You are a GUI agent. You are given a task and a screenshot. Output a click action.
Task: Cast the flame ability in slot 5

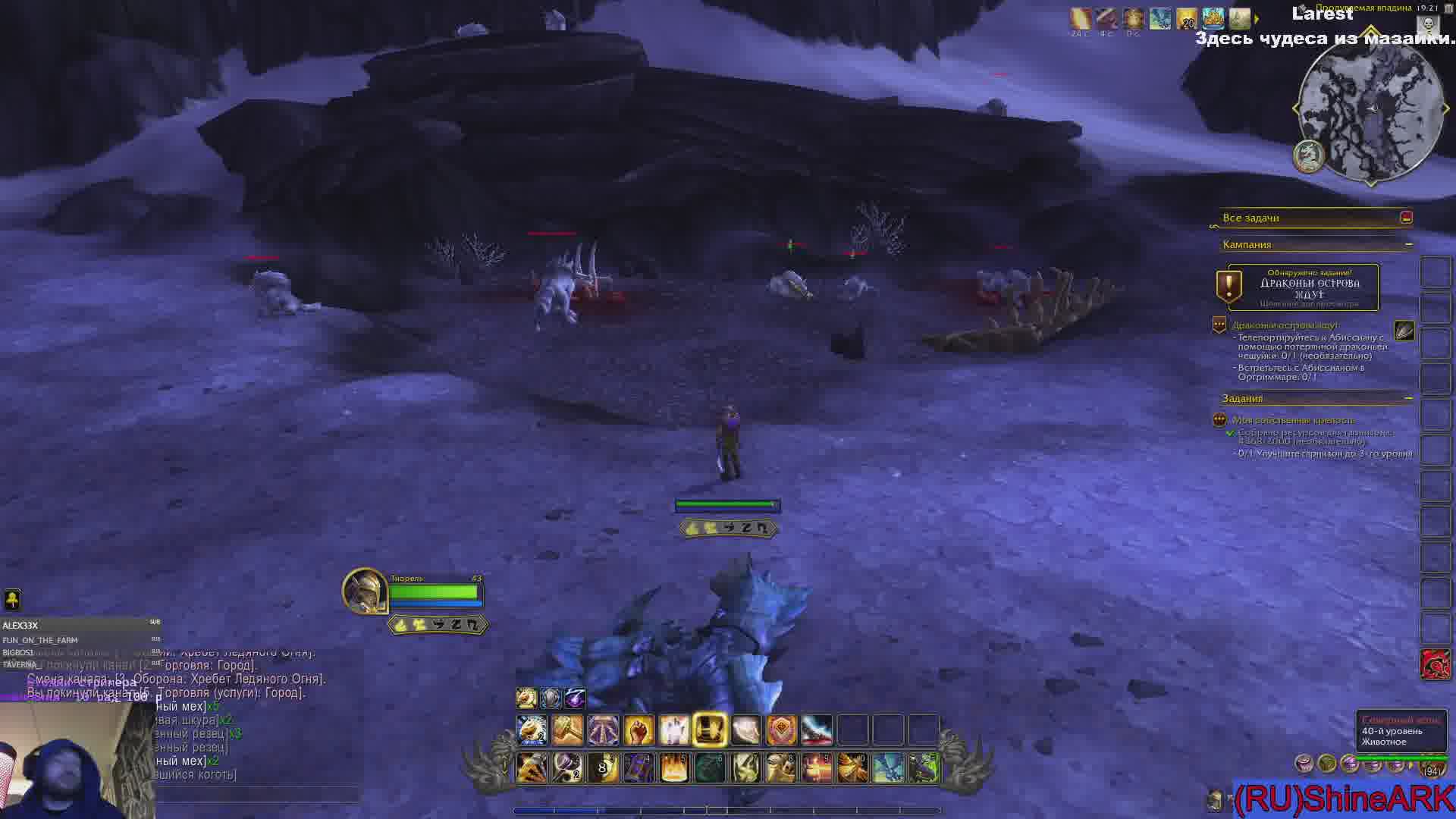coord(673,768)
